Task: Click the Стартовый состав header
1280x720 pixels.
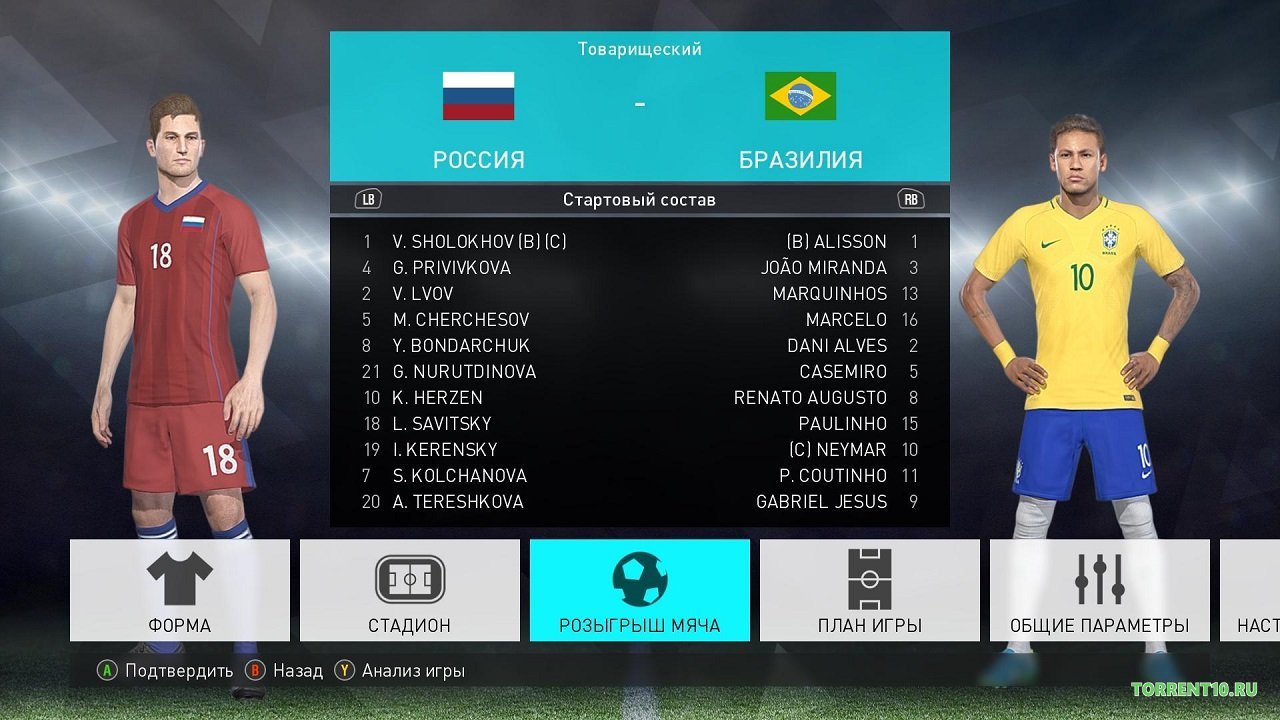Action: pos(639,199)
